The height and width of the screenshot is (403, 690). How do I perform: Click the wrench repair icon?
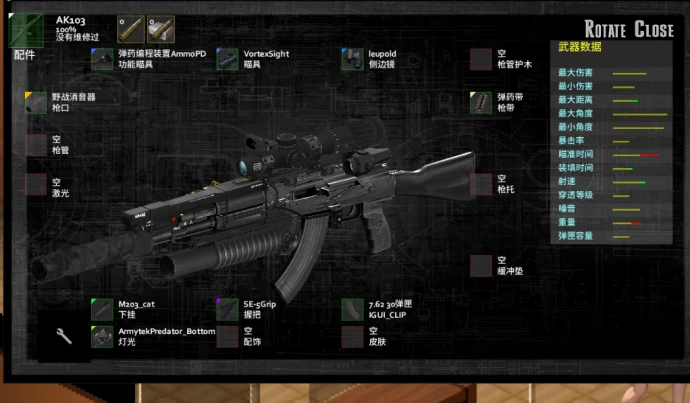point(64,336)
